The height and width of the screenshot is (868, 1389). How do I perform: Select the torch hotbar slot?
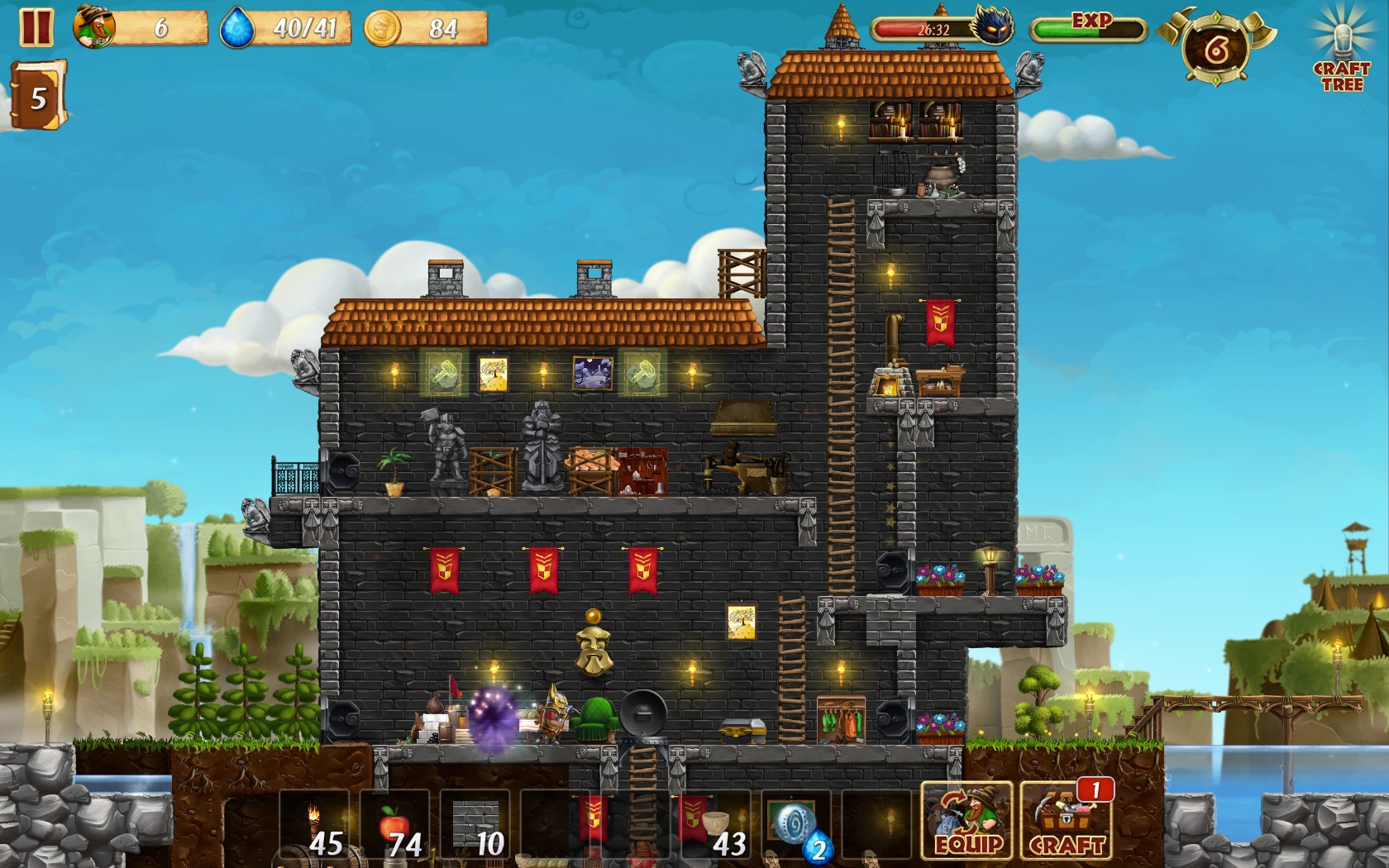tap(314, 825)
